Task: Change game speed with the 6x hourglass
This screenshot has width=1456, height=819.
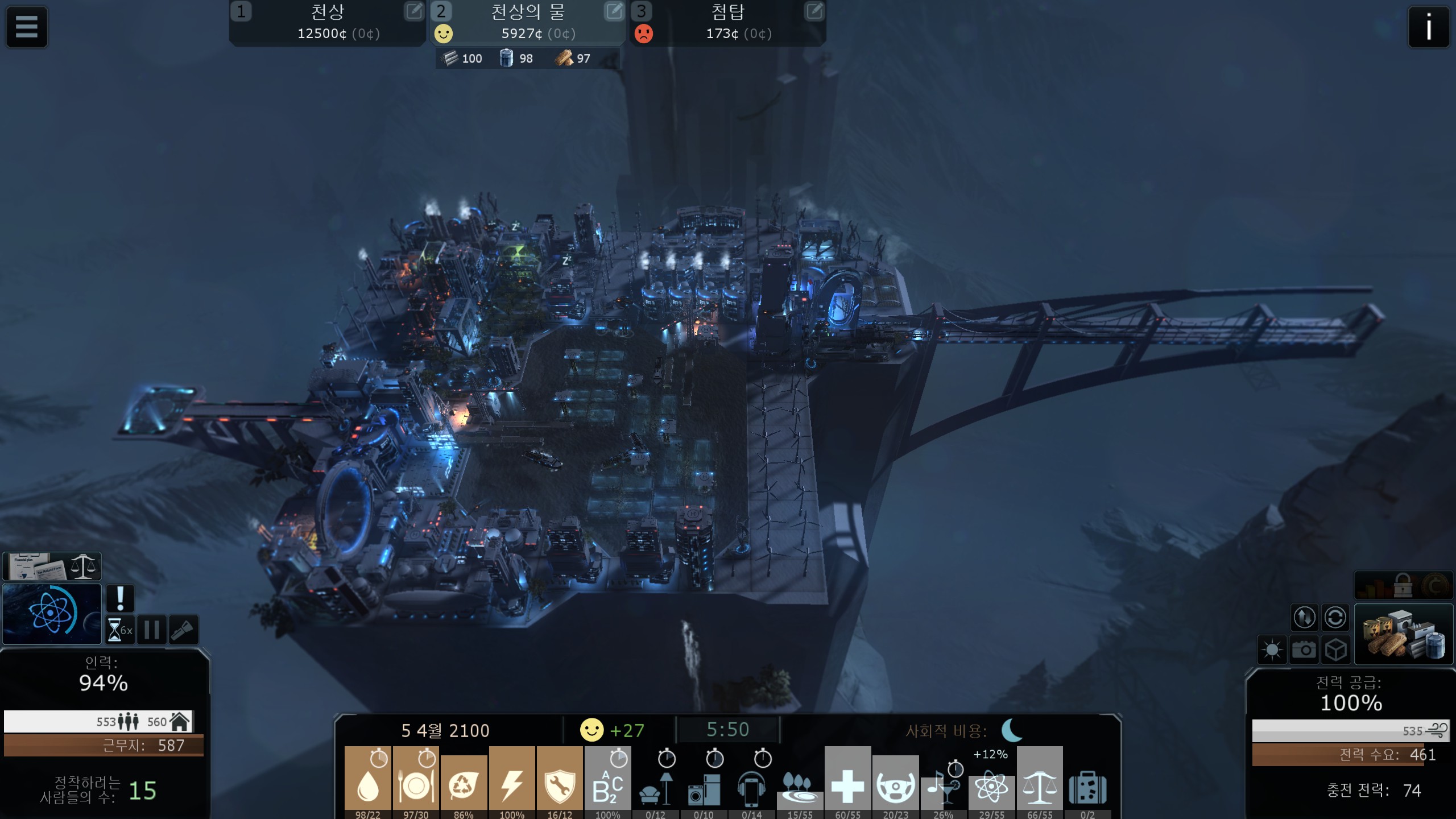Action: [120, 630]
